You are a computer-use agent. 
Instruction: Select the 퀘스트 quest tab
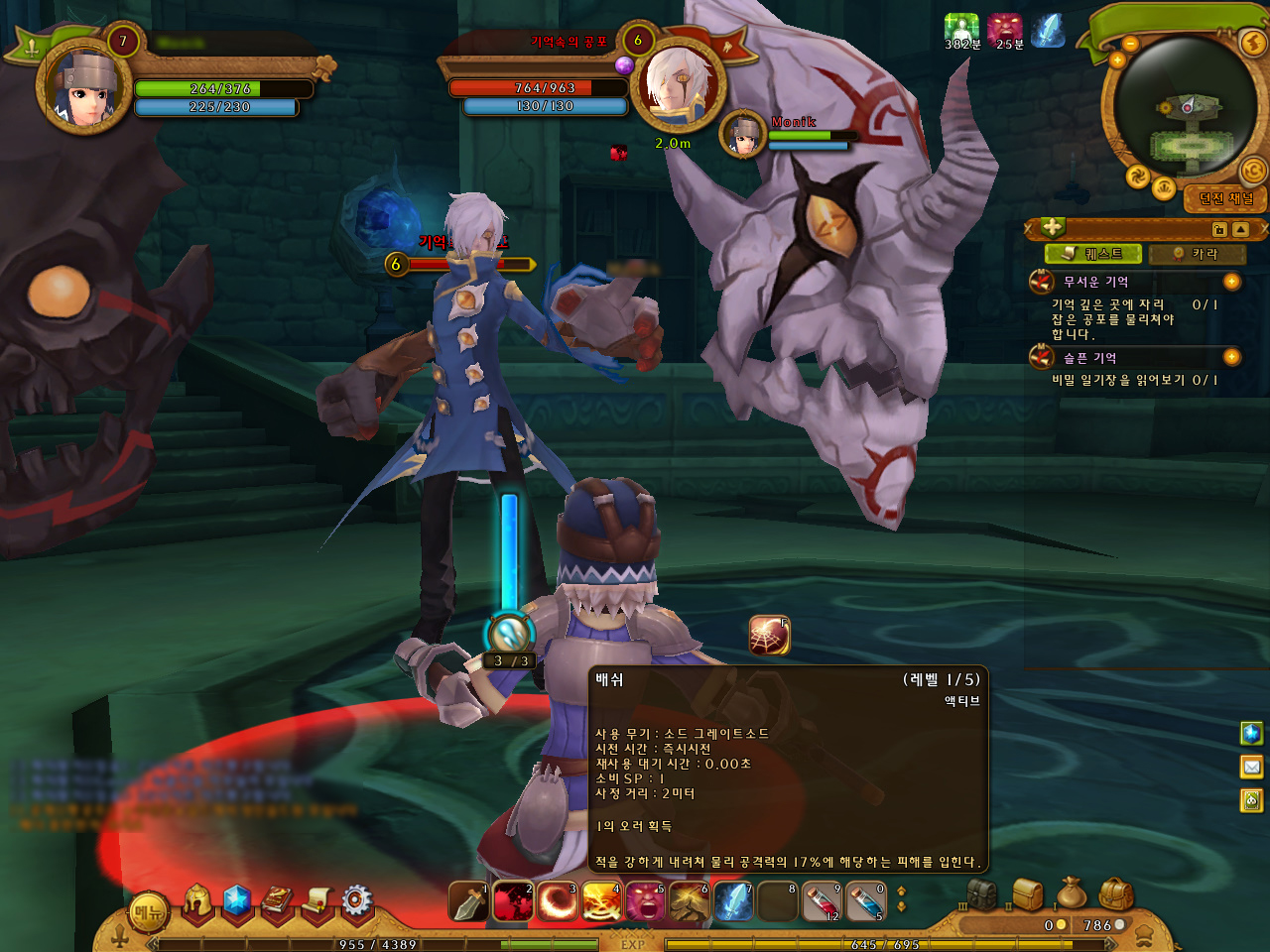pyautogui.click(x=1093, y=254)
